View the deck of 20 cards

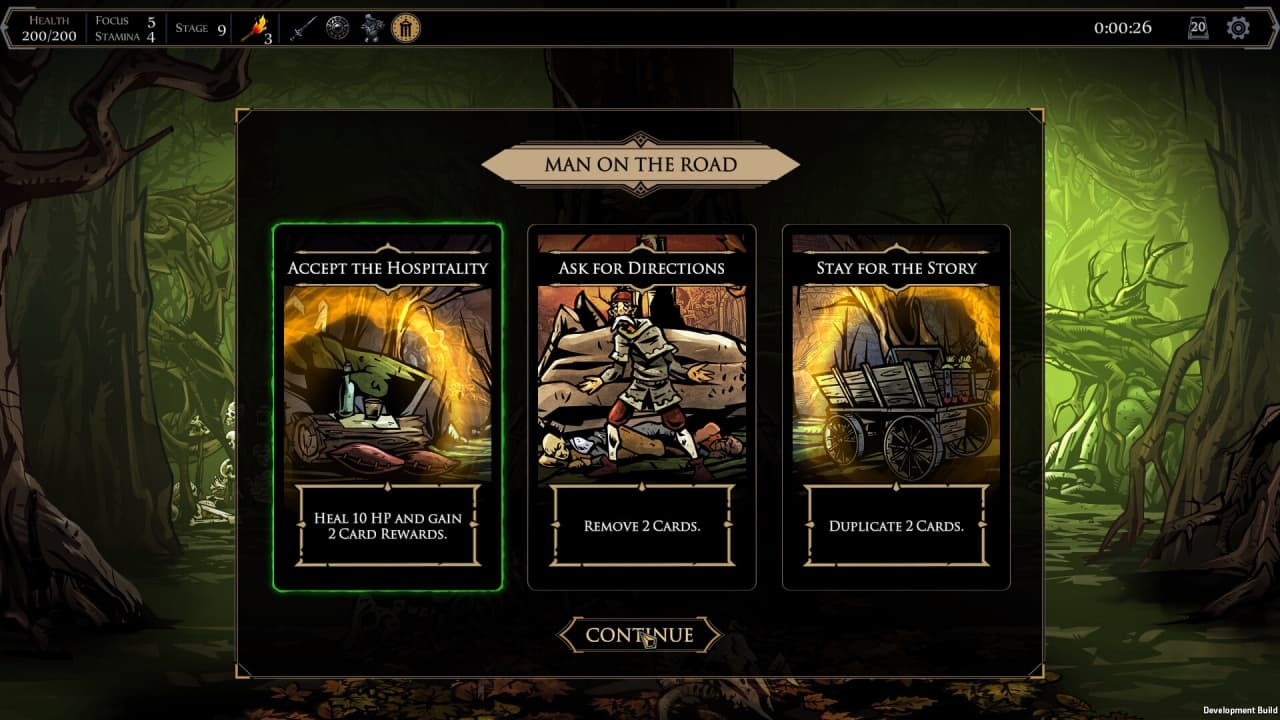click(x=1198, y=28)
